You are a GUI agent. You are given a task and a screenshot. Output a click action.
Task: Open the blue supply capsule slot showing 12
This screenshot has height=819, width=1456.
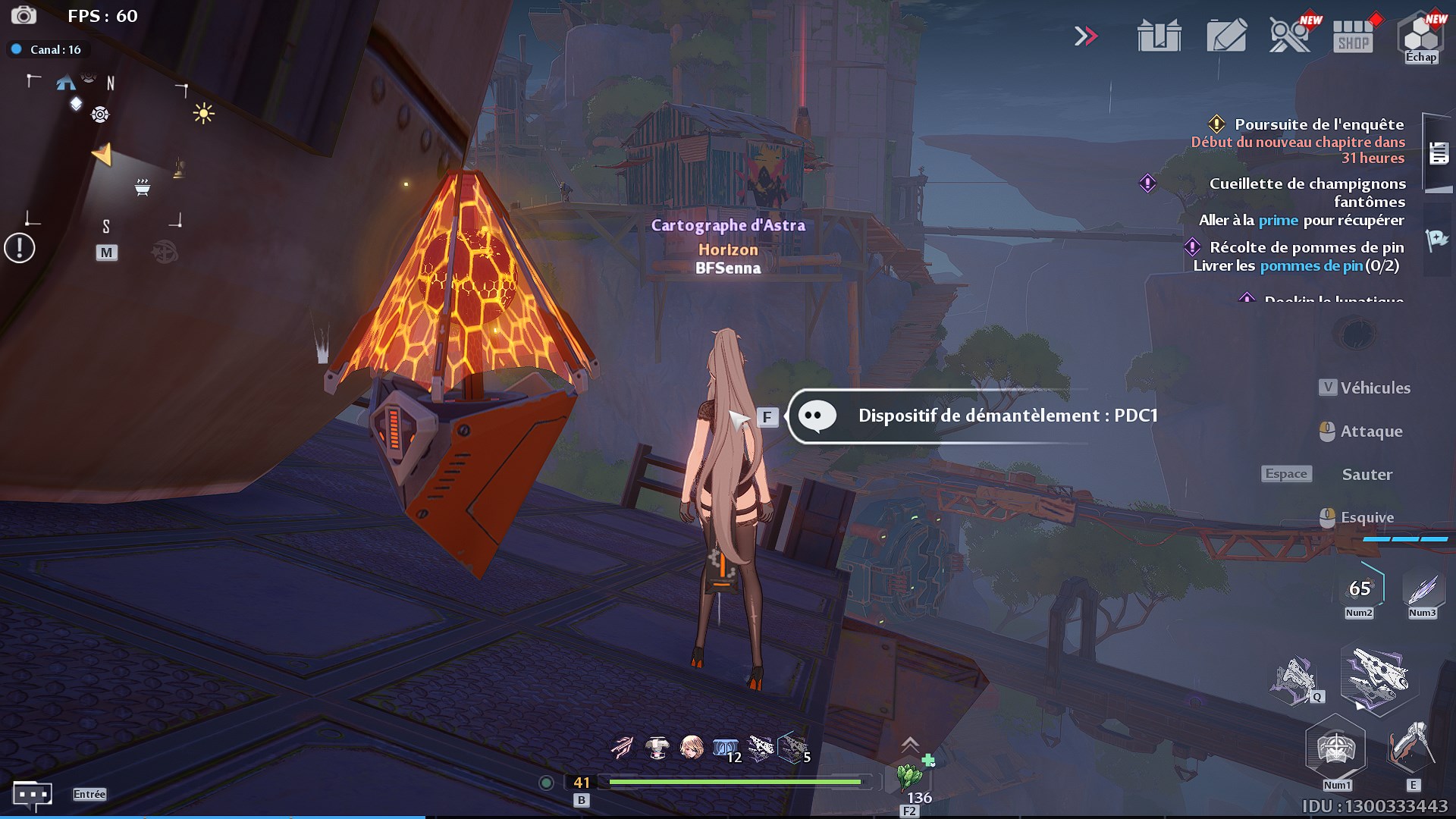tap(725, 746)
